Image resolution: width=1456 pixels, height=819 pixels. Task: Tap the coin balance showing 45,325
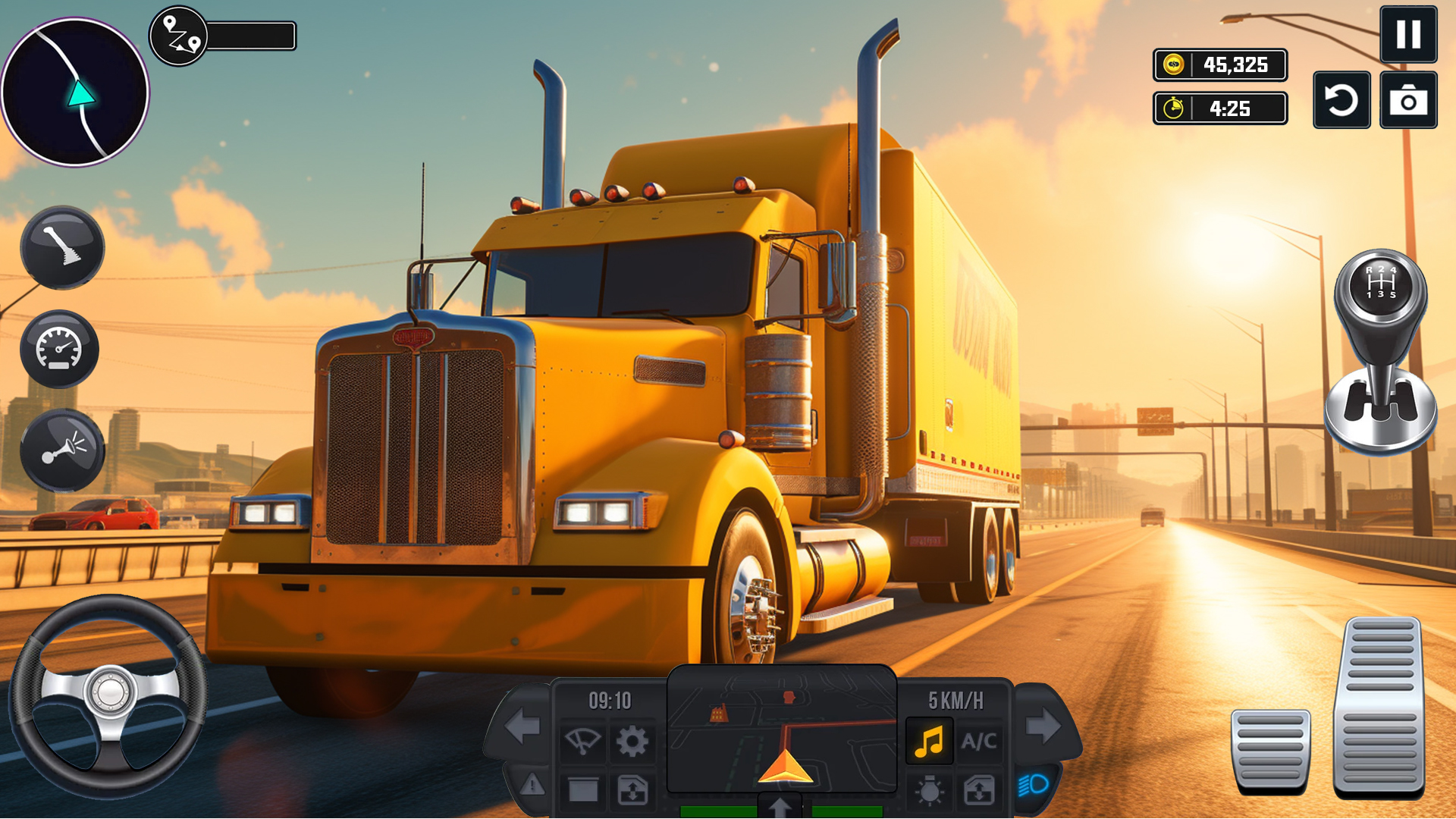coord(1219,65)
